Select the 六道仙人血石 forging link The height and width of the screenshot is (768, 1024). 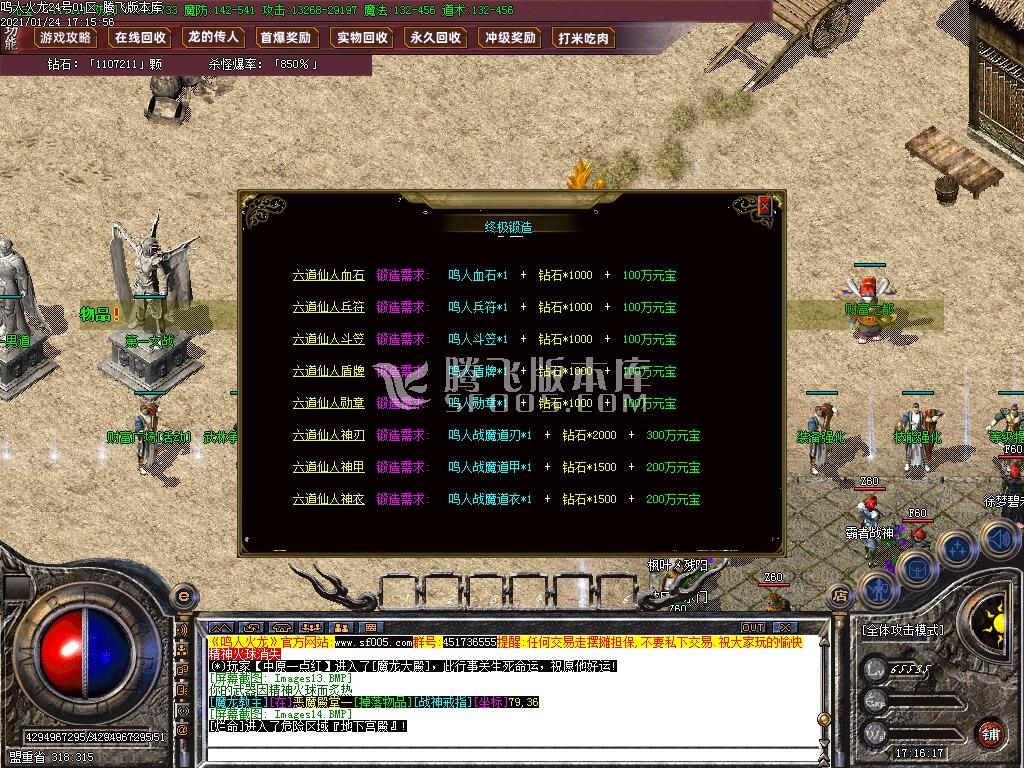pyautogui.click(x=328, y=275)
